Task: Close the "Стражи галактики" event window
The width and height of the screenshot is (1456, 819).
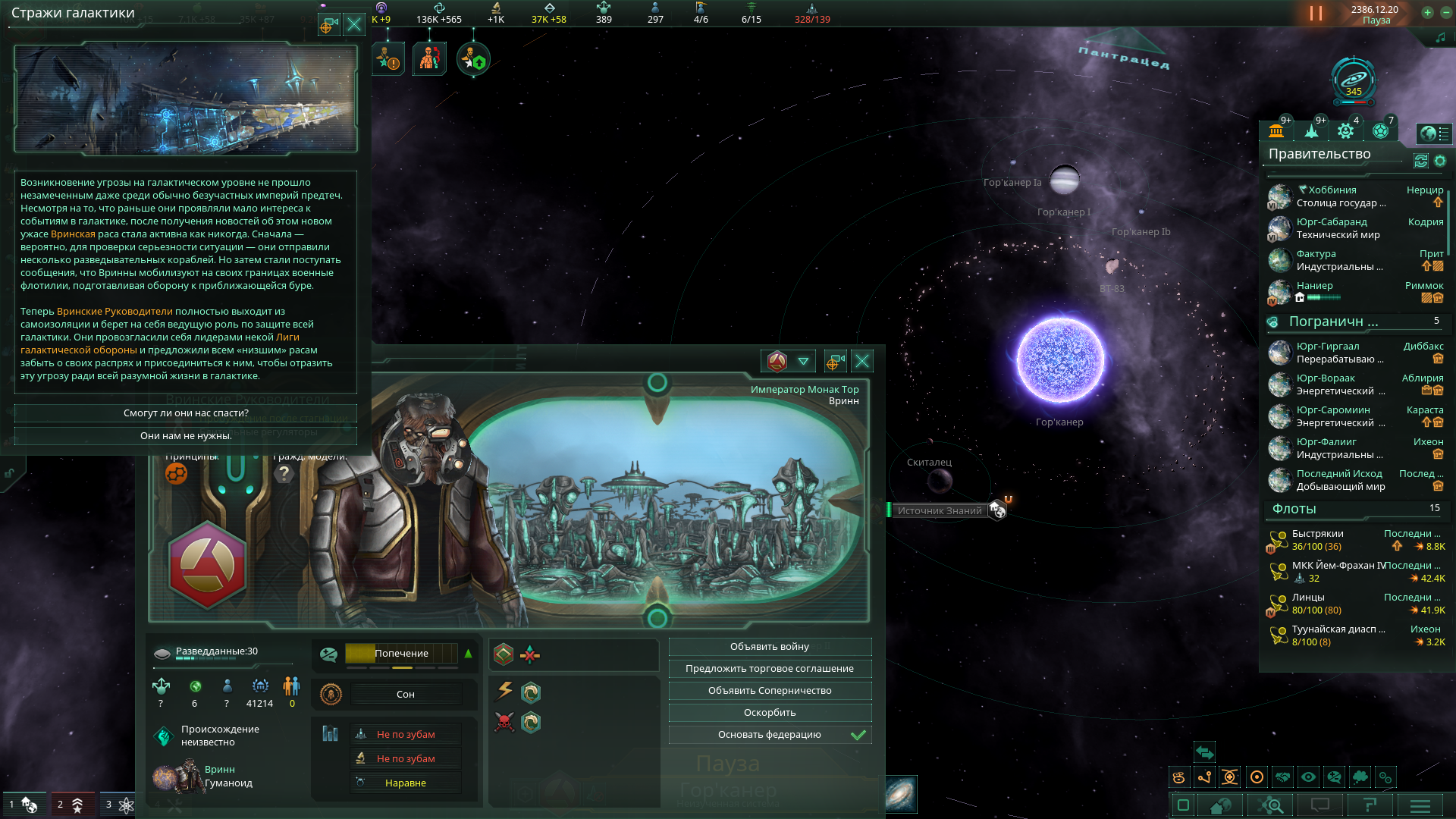Action: 354,24
